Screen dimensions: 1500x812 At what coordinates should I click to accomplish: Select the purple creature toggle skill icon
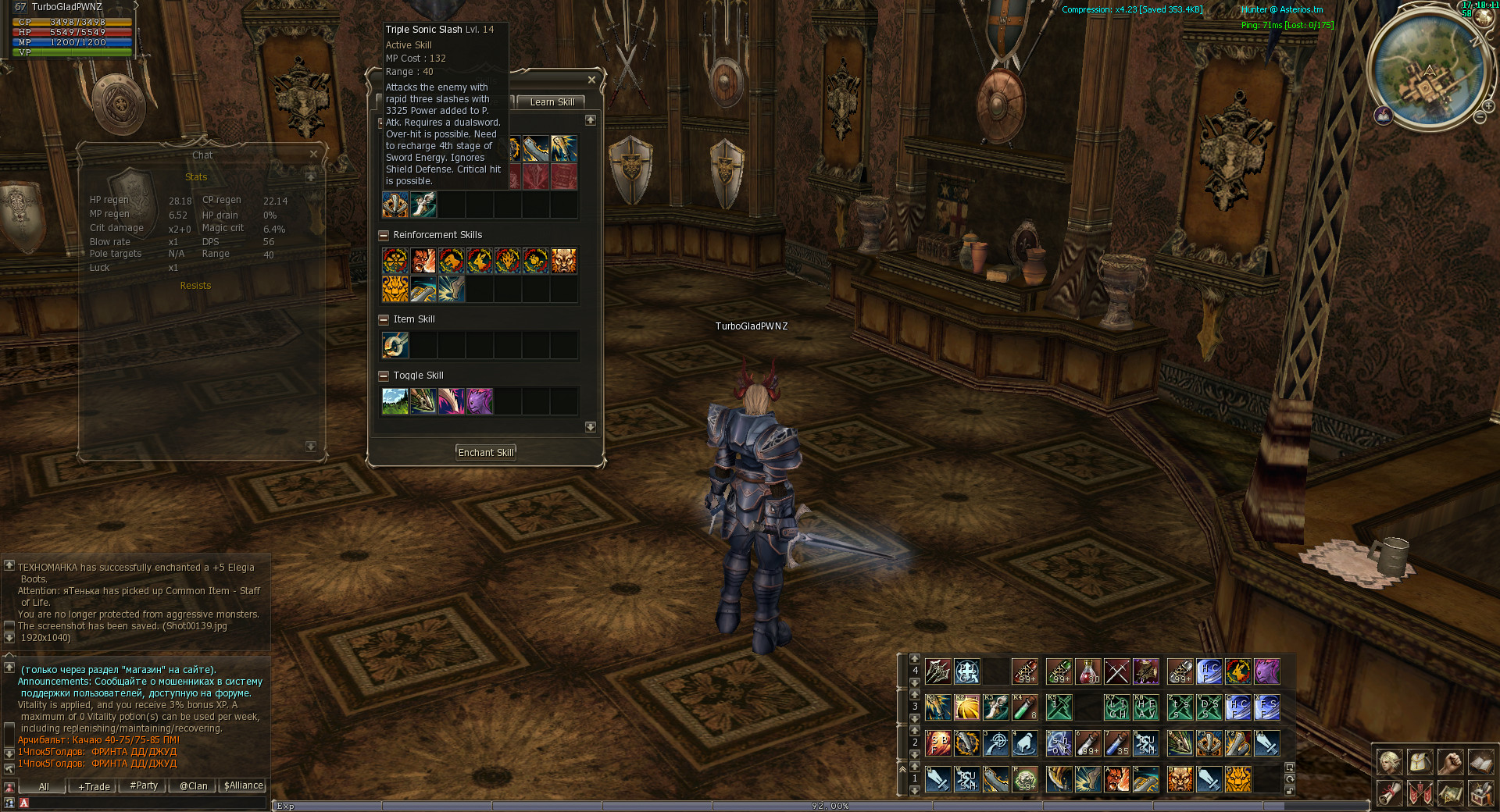coord(479,401)
